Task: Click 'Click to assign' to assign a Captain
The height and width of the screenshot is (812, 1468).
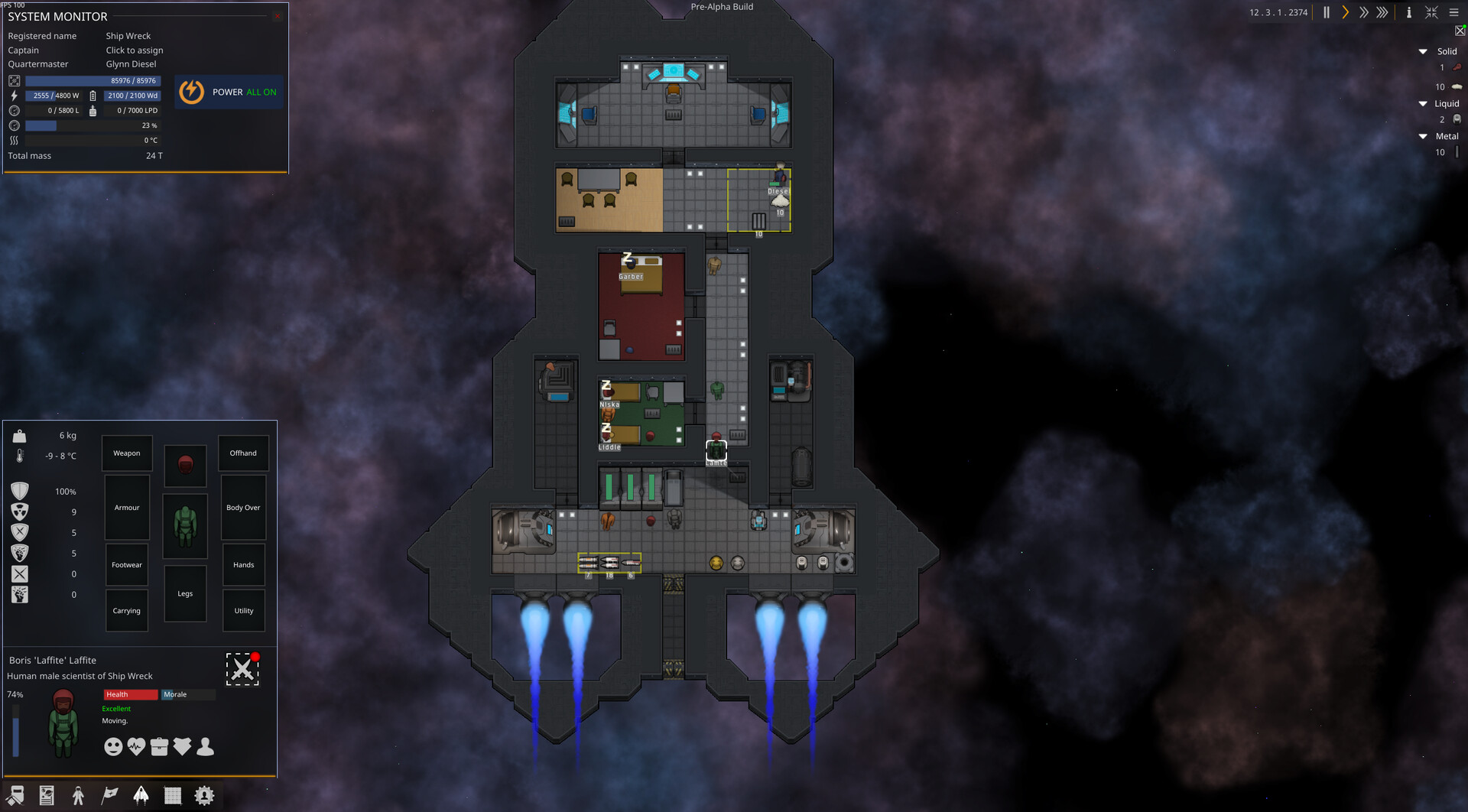Action: click(135, 50)
